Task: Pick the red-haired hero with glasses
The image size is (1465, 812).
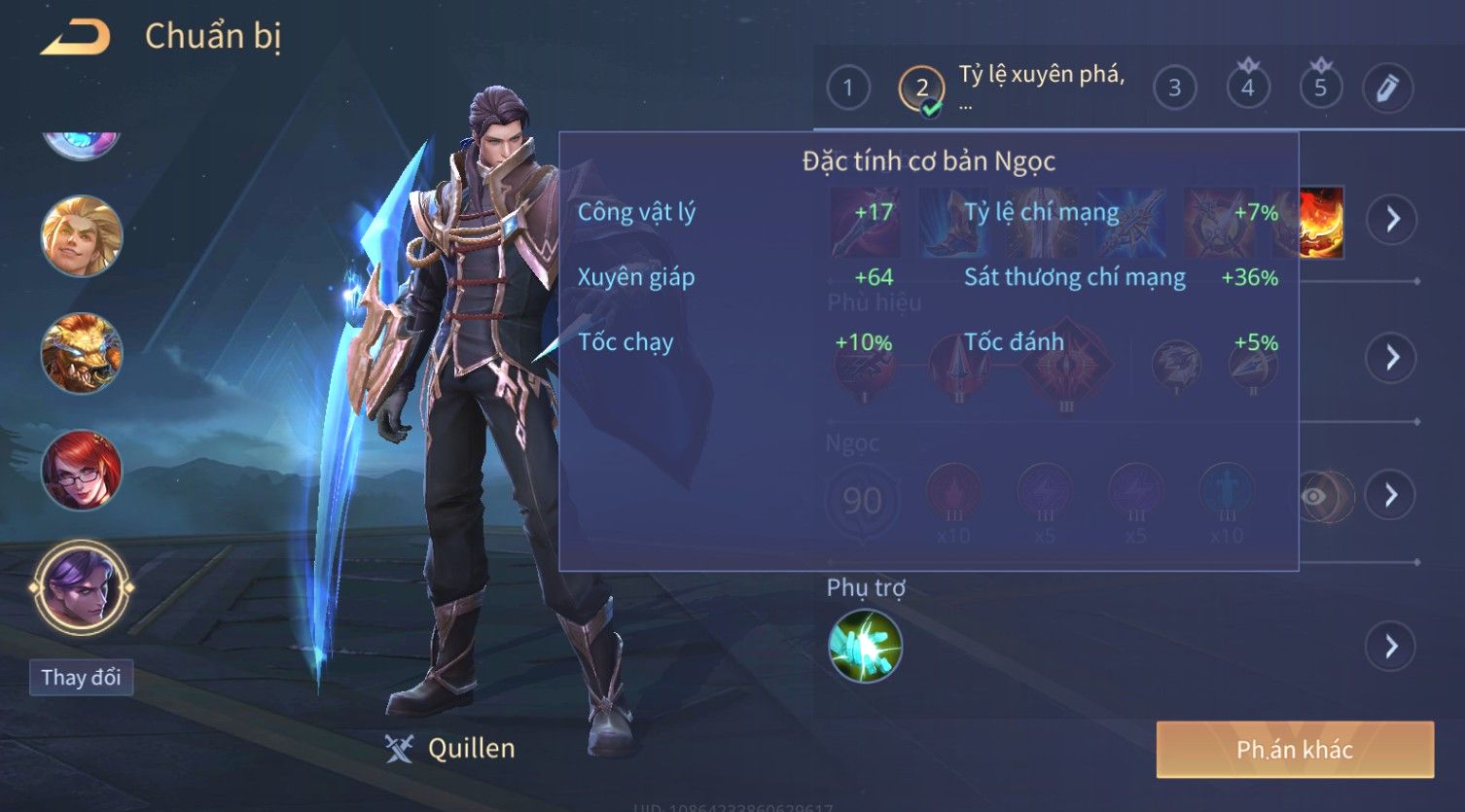Action: pyautogui.click(x=82, y=471)
